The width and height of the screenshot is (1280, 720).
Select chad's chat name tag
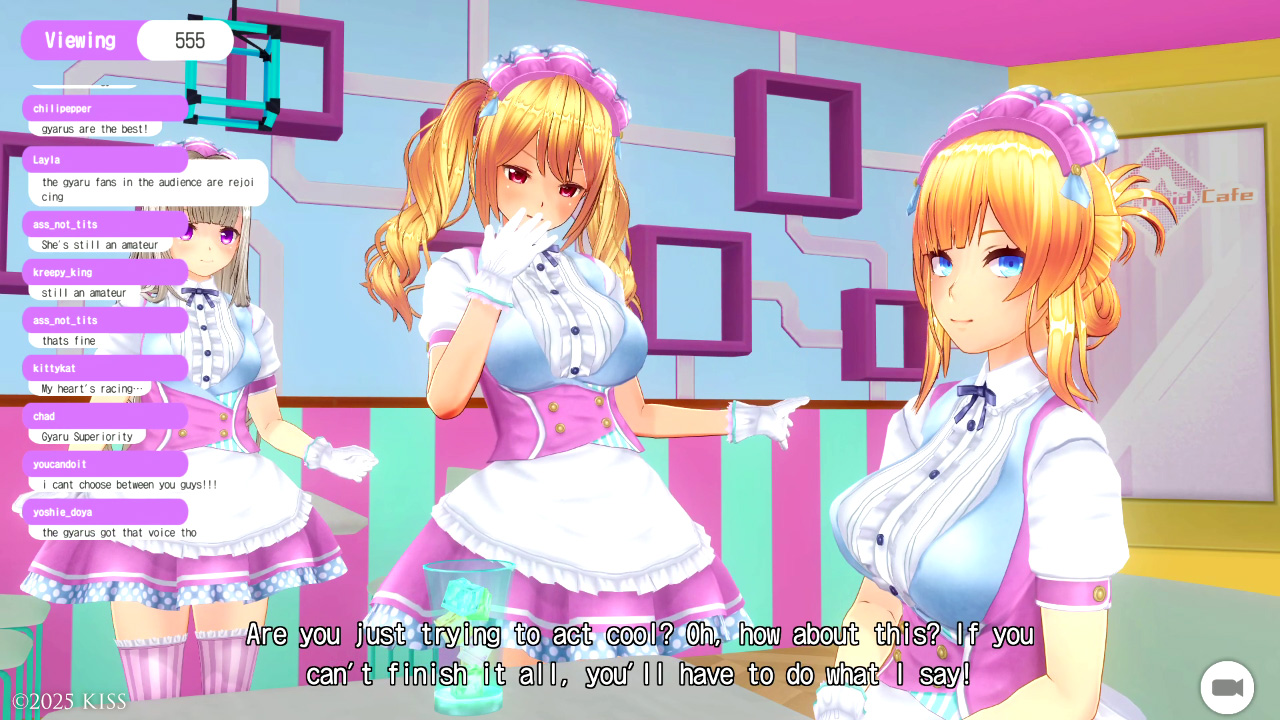[44, 416]
